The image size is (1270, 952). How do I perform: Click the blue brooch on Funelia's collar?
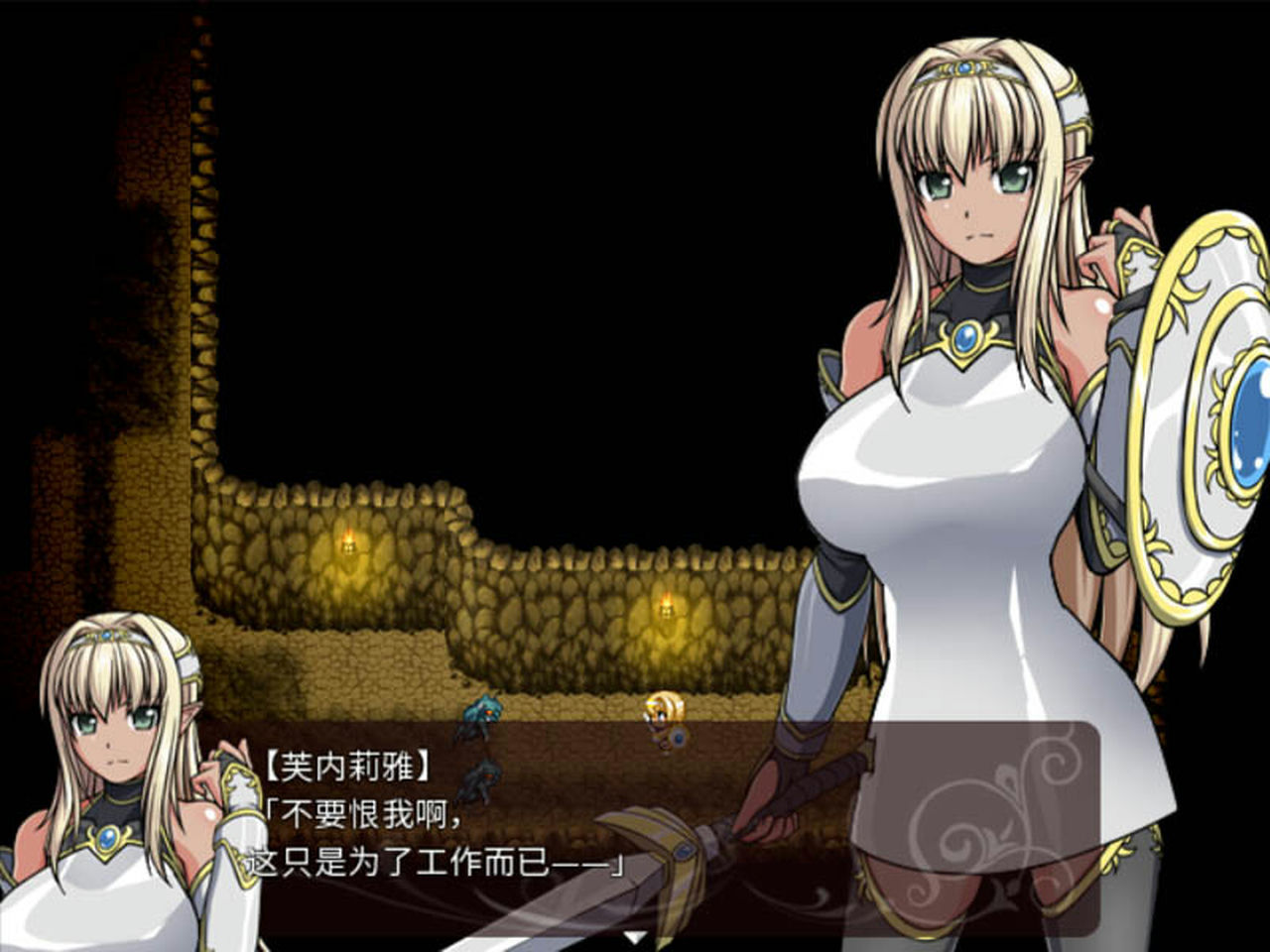(x=967, y=337)
